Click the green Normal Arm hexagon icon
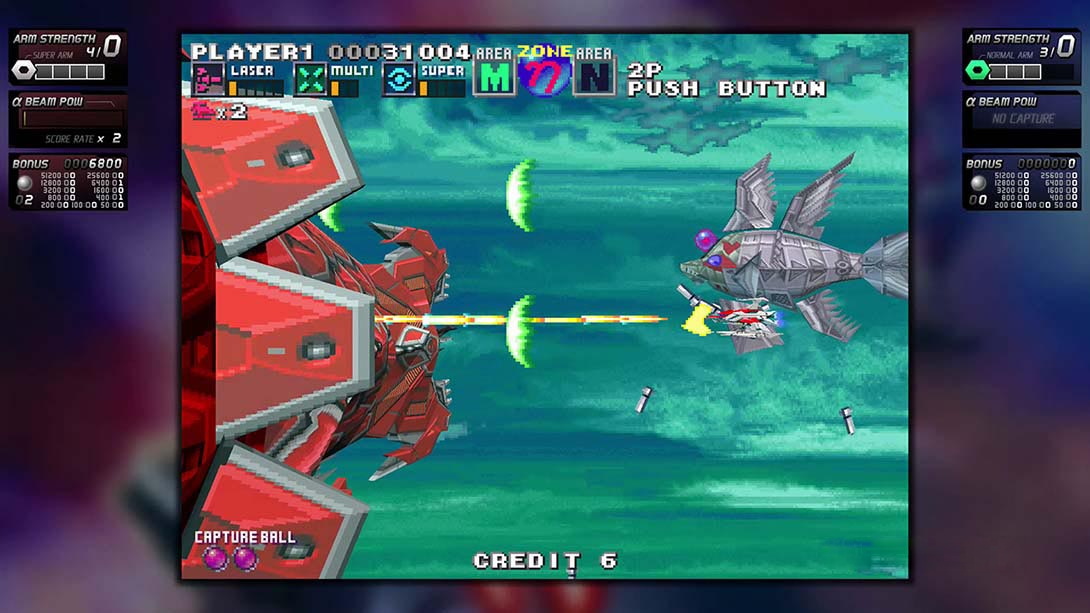This screenshot has width=1090, height=613. tap(976, 71)
